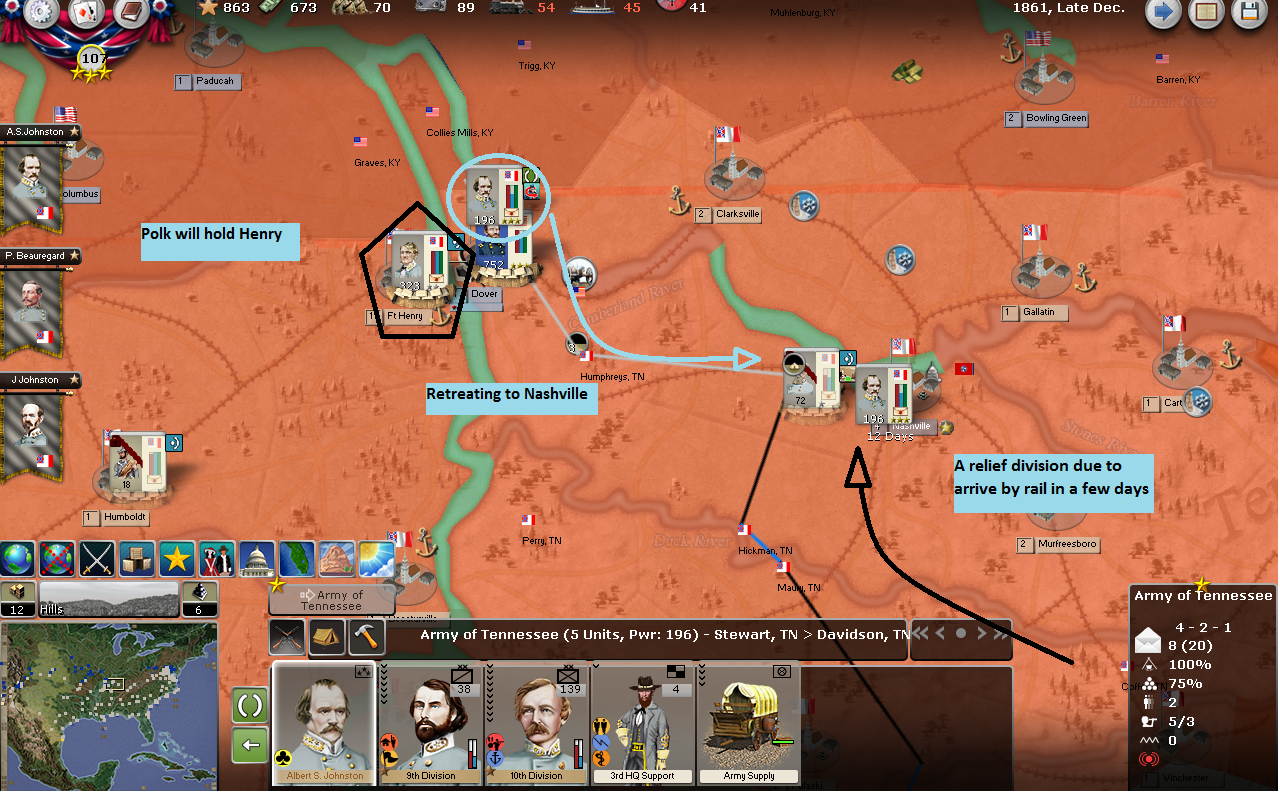Select the Army Supply wagon card
1280x800 pixels.
[749, 723]
